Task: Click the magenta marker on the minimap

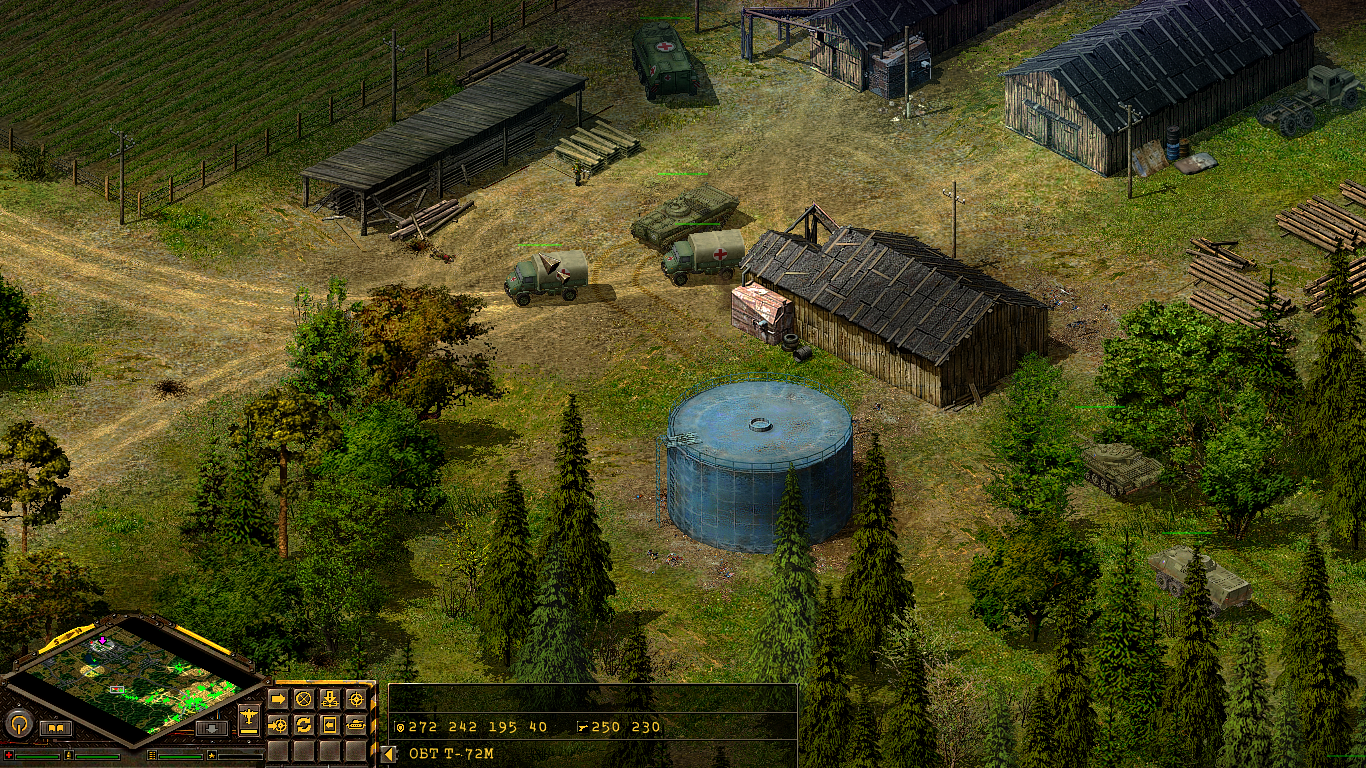Action: pyautogui.click(x=102, y=640)
